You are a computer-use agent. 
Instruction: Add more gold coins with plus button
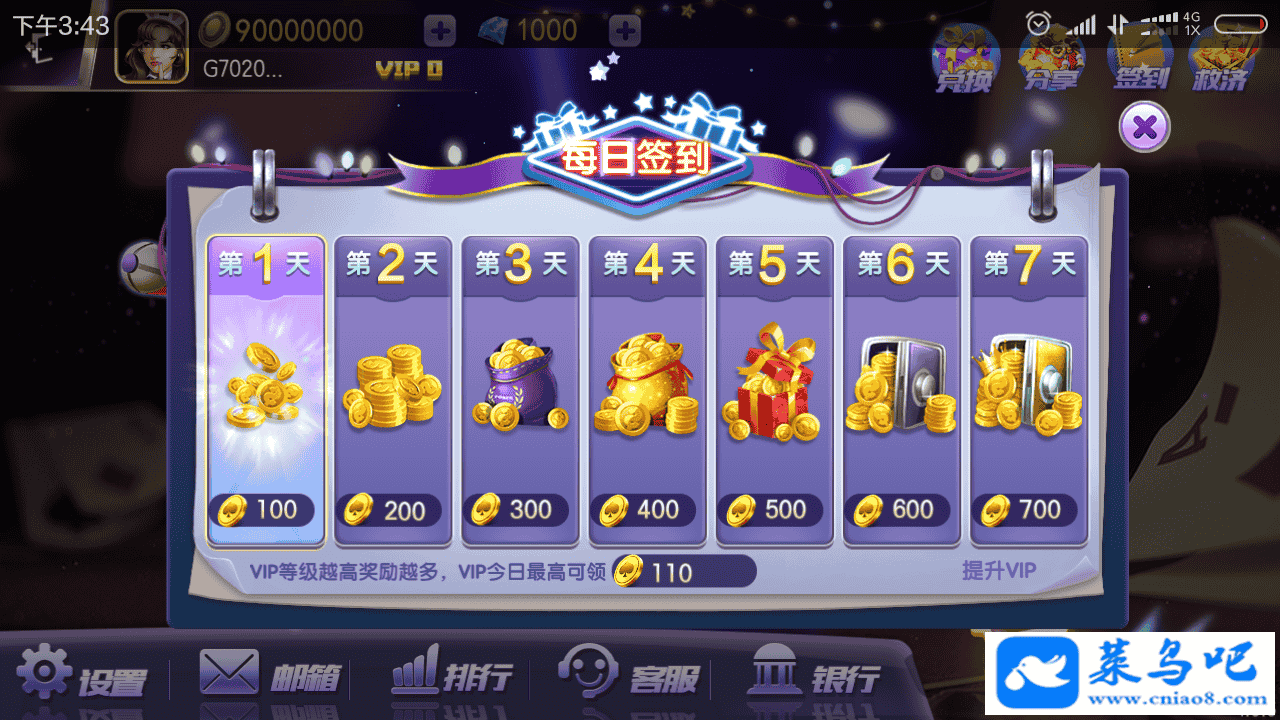point(440,31)
